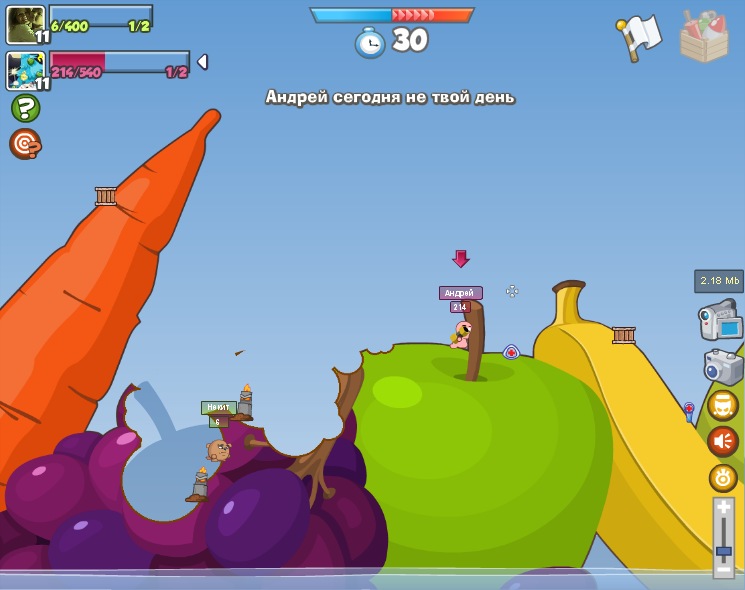Click the white arrow beside pink team bar
The width and height of the screenshot is (745, 590).
point(202,62)
